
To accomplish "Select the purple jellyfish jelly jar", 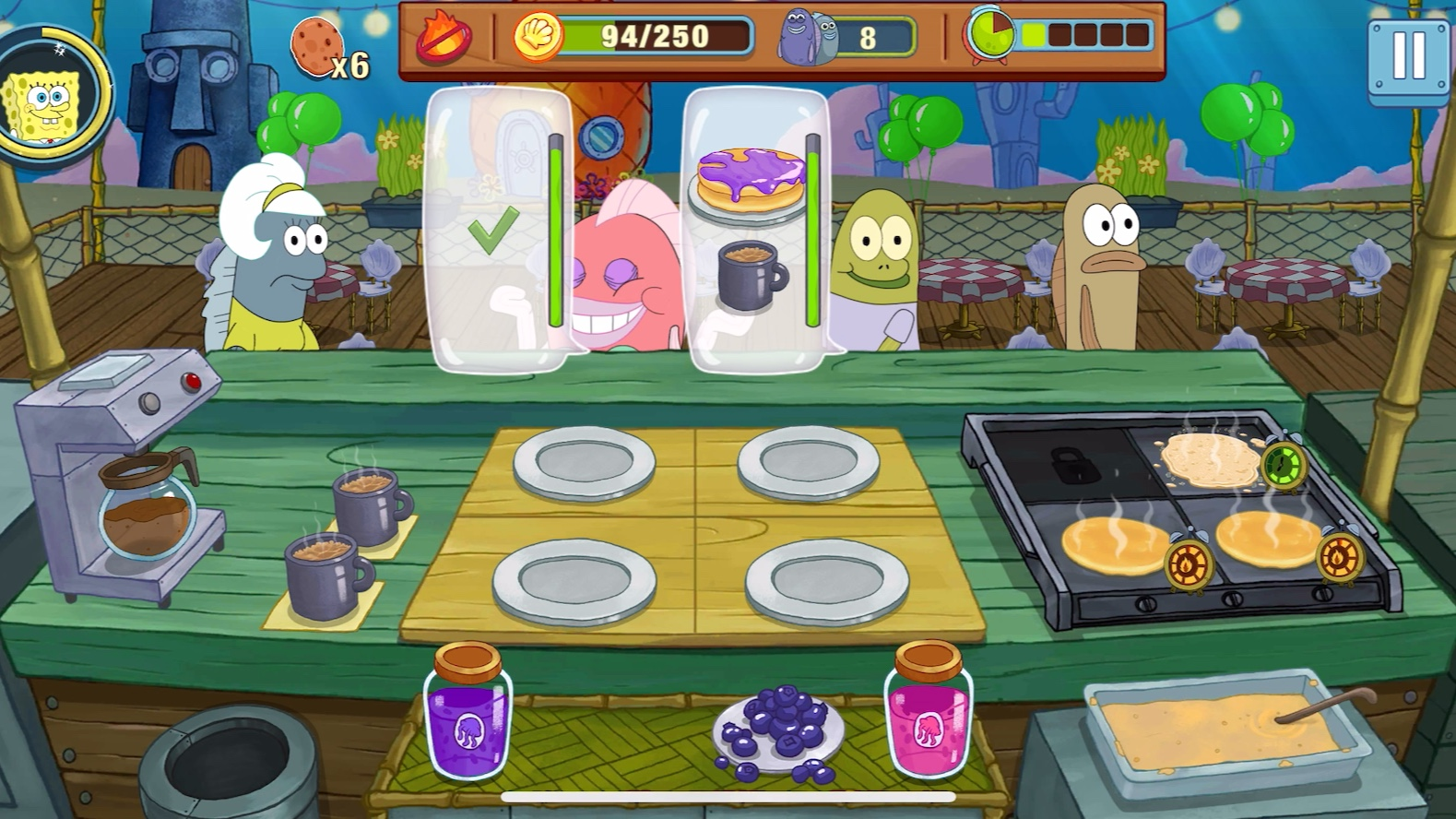I will pyautogui.click(x=467, y=713).
